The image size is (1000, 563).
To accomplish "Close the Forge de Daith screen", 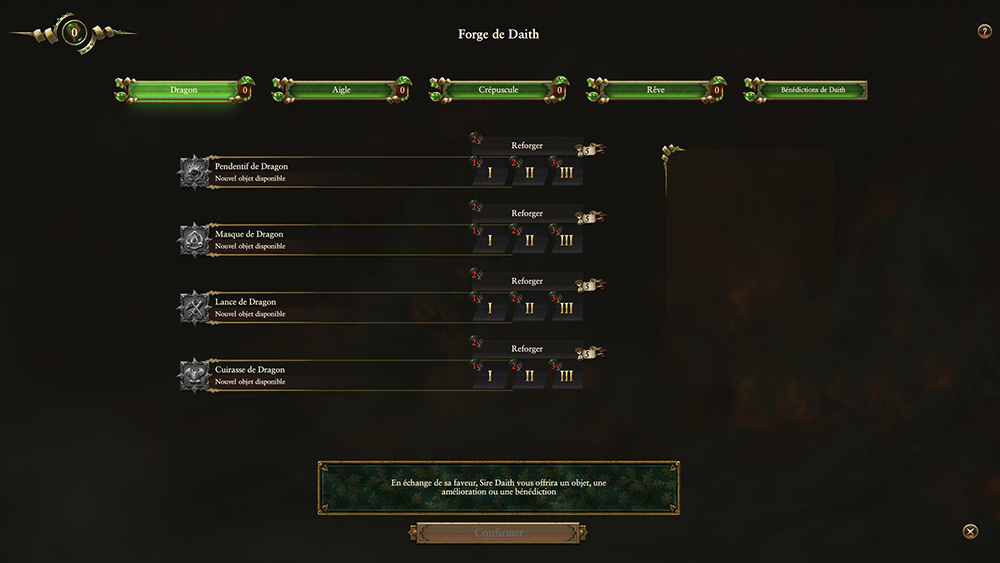I will pos(970,532).
